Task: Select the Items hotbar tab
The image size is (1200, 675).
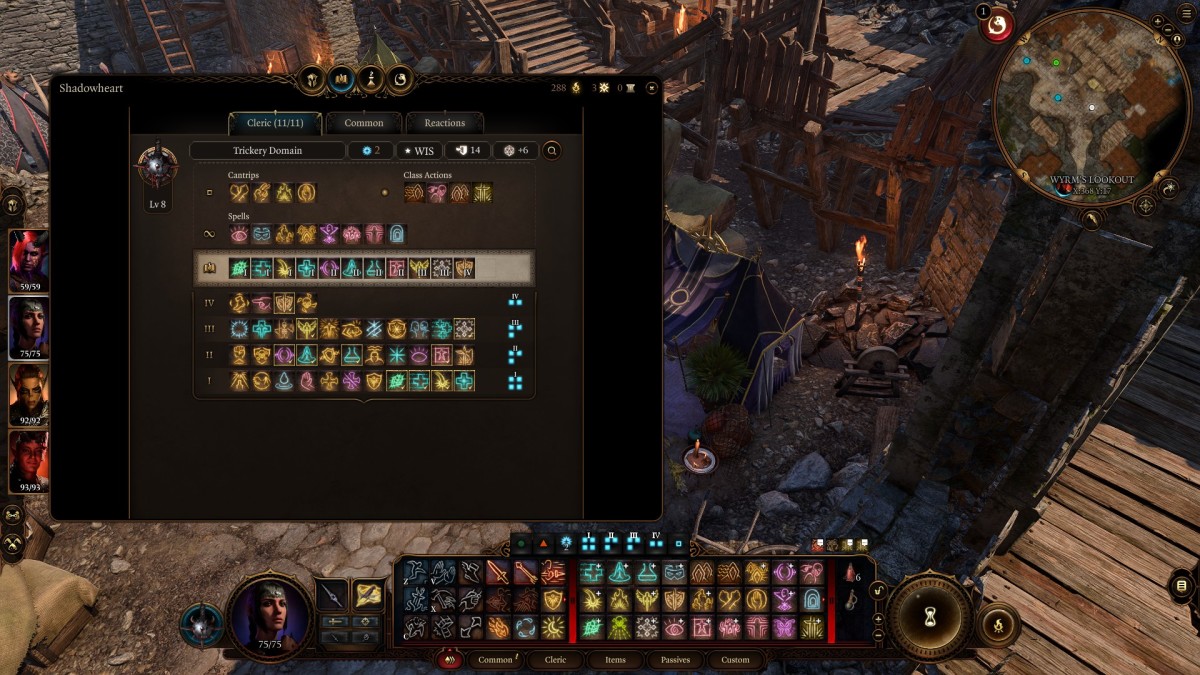Action: click(616, 660)
